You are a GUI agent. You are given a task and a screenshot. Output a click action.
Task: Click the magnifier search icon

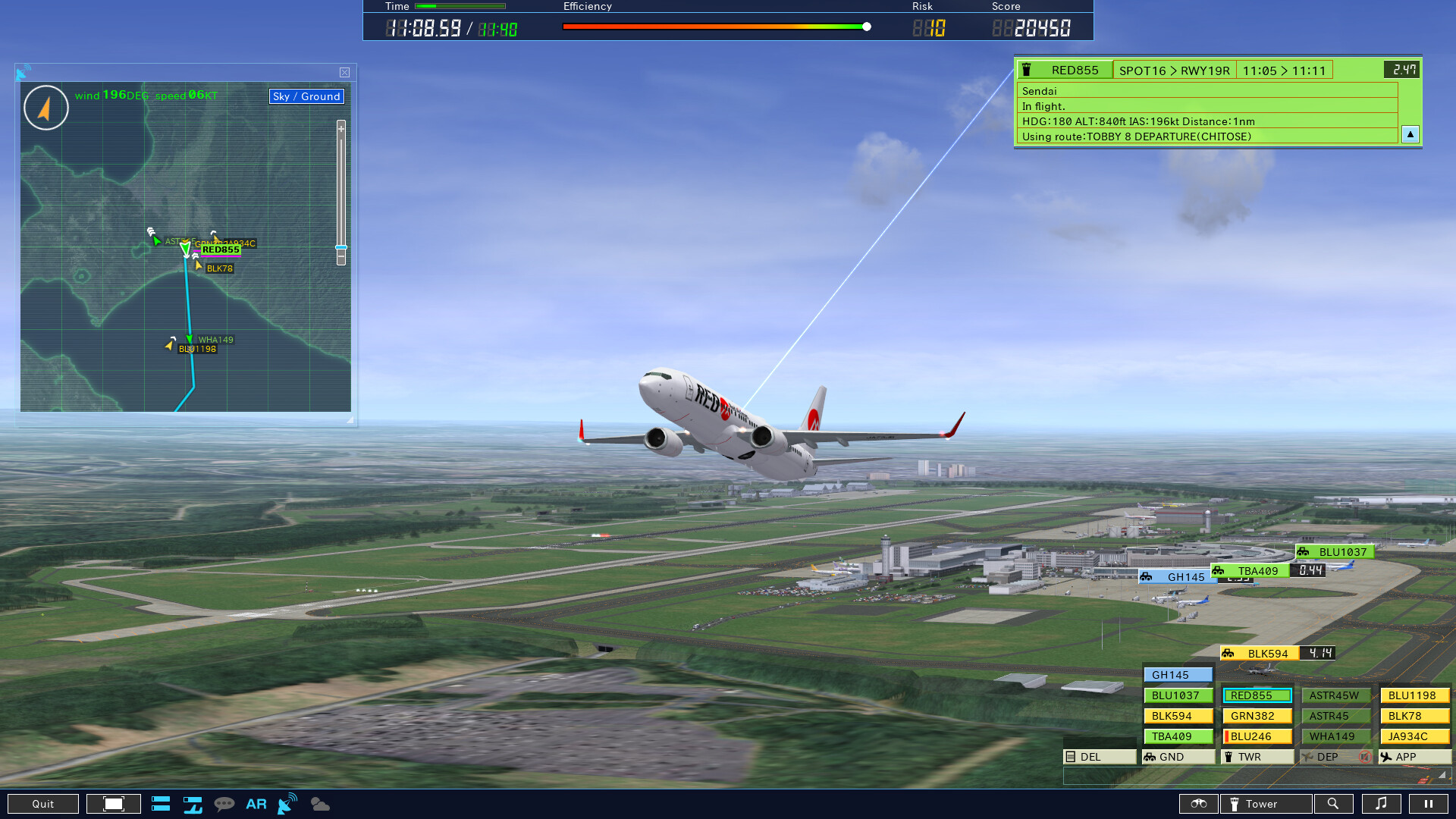click(1335, 804)
